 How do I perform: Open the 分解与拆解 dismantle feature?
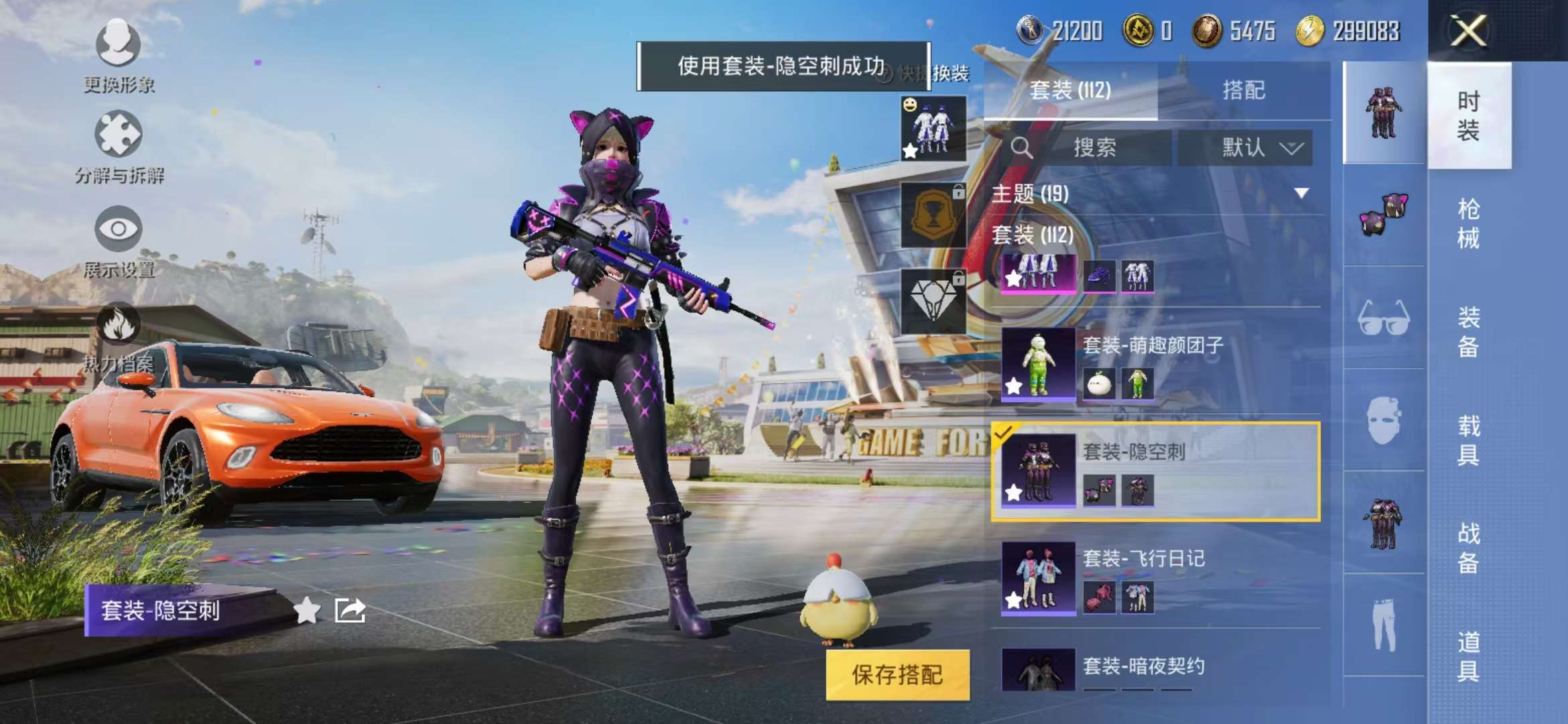119,137
